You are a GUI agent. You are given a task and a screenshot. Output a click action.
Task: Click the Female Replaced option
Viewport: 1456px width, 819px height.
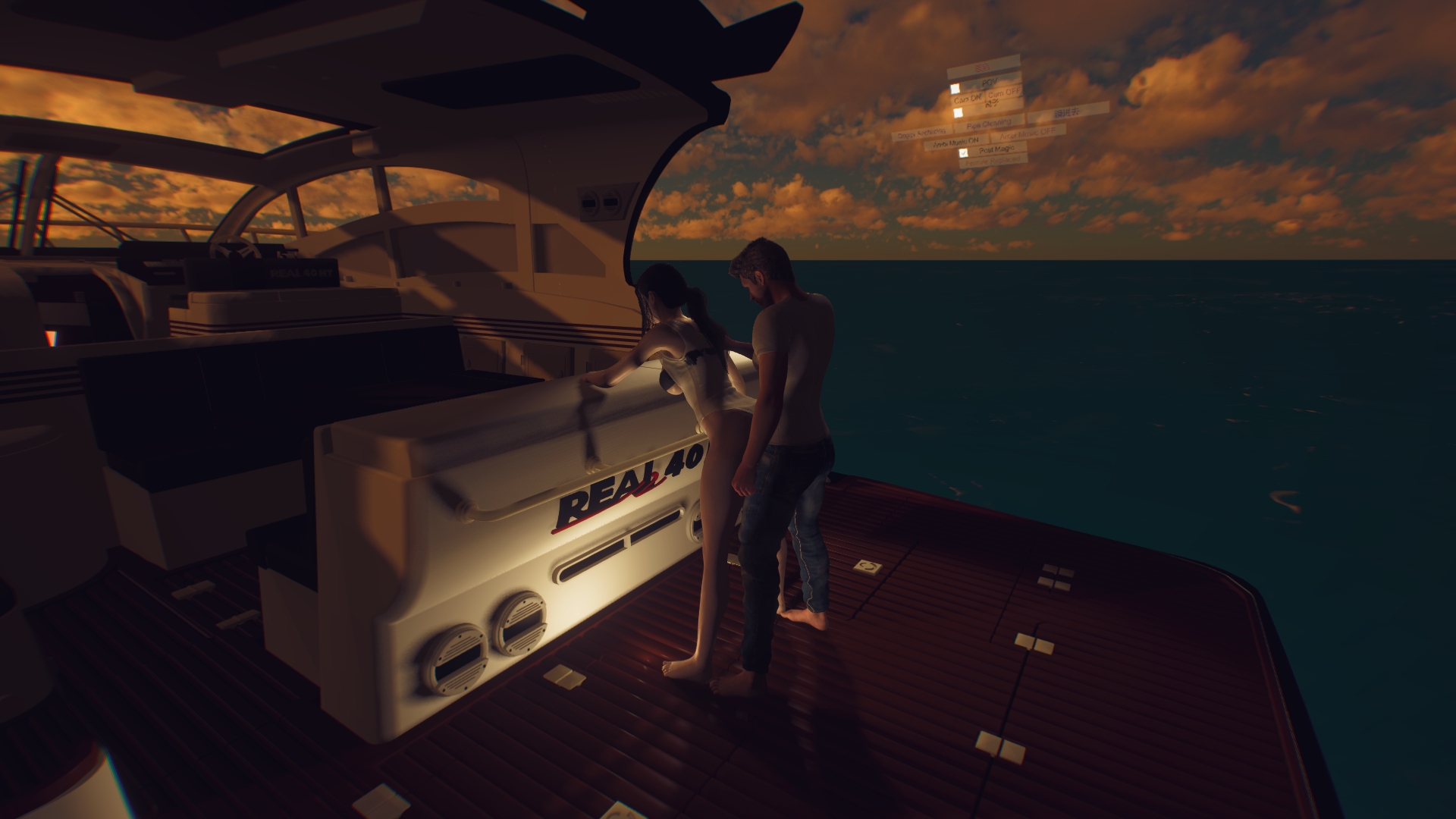coord(993,159)
